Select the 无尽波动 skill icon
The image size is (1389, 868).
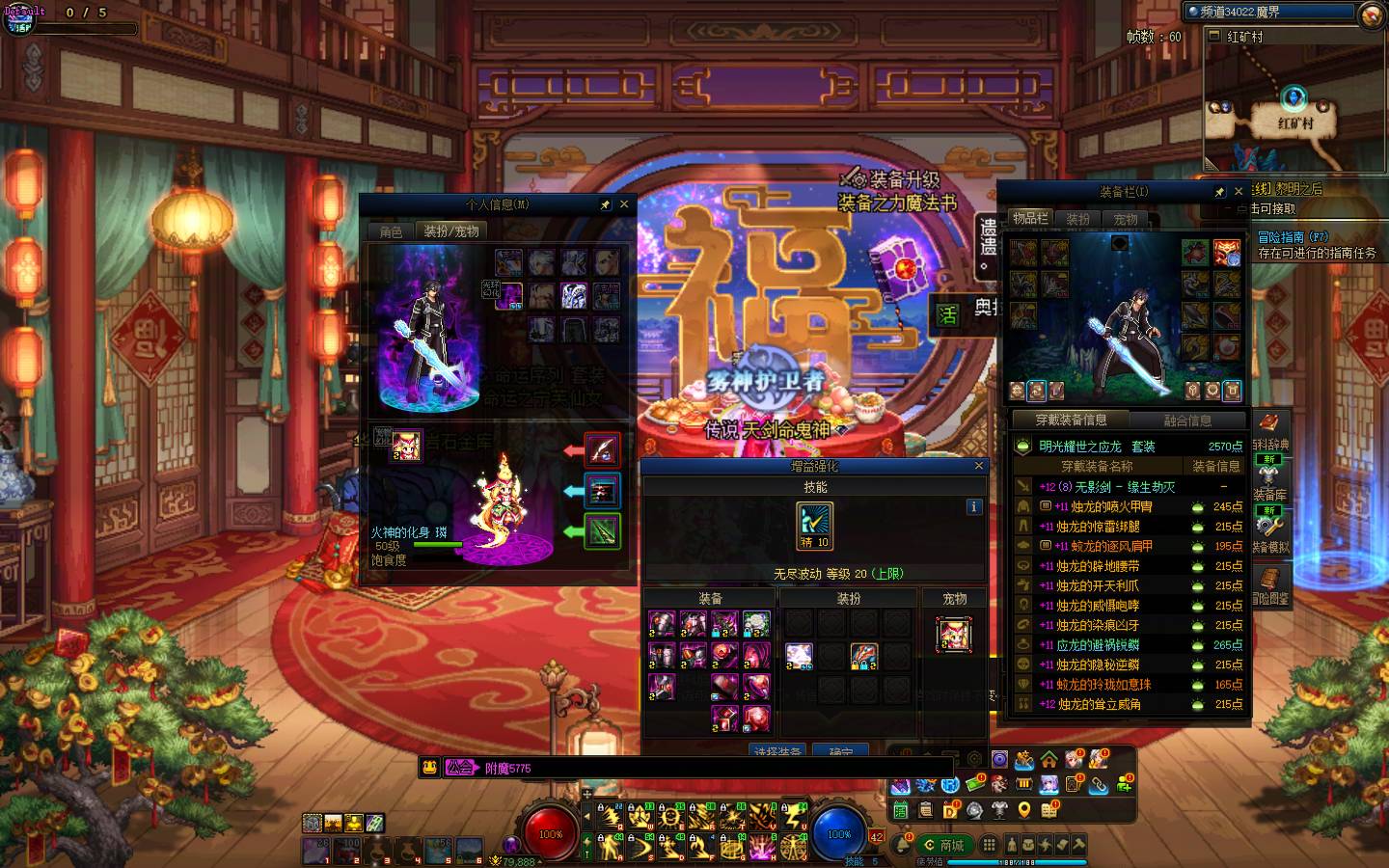(815, 526)
